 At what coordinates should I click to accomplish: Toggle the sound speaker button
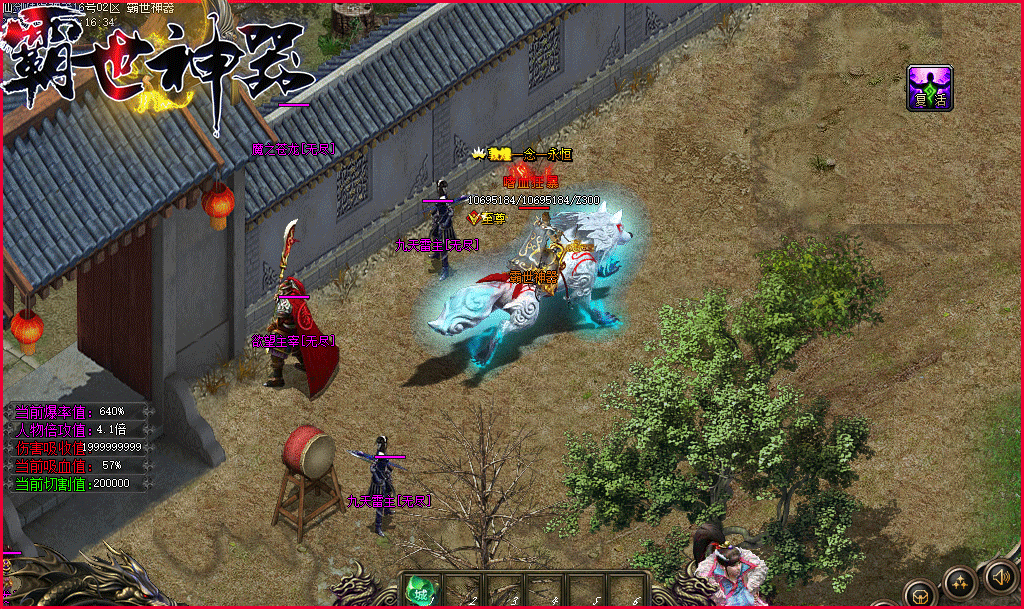pyautogui.click(x=1000, y=576)
